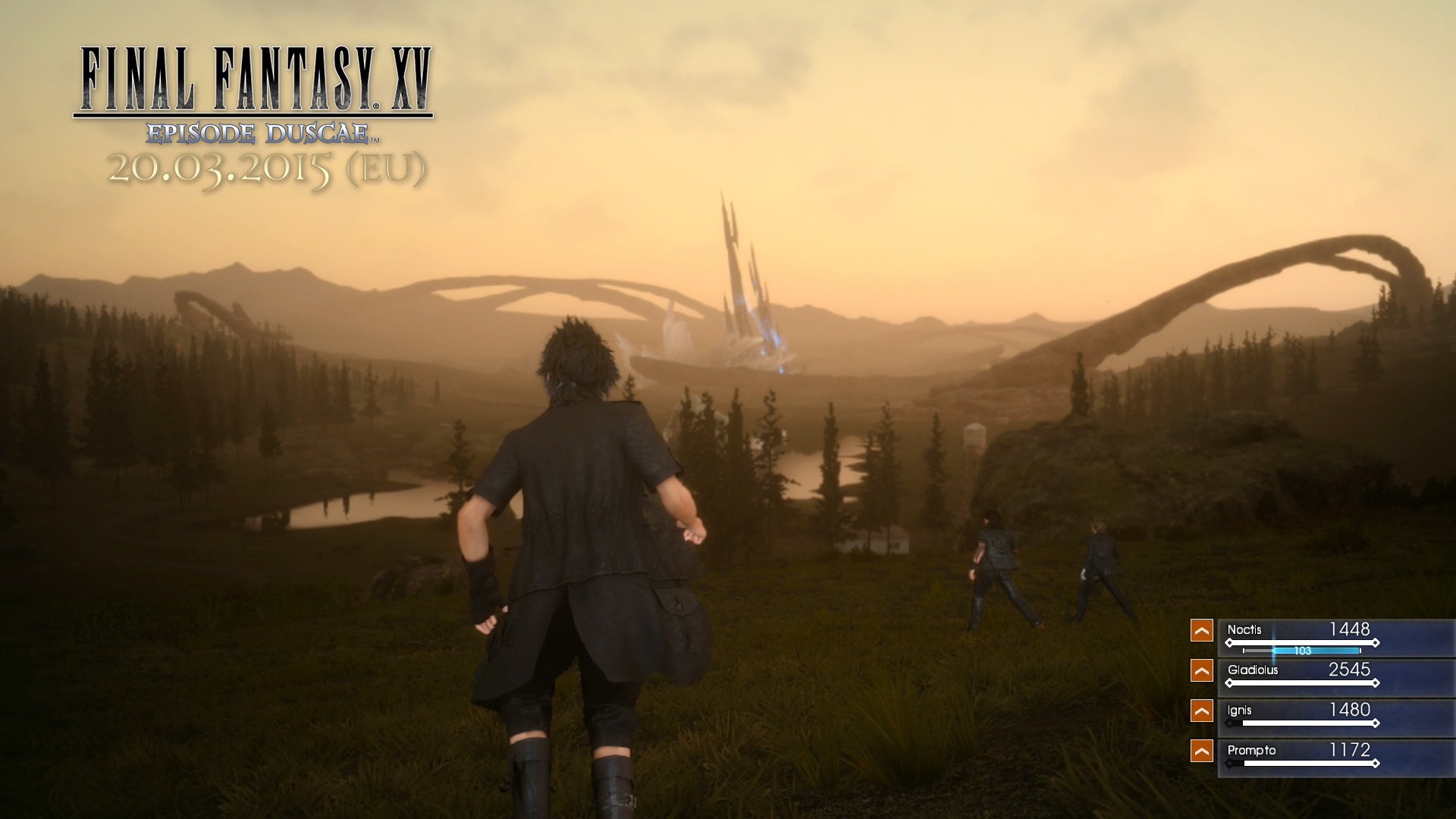1456x819 pixels.
Task: Click the left diamond endpoint of Gladiolus's bar
Action: pos(1229,682)
